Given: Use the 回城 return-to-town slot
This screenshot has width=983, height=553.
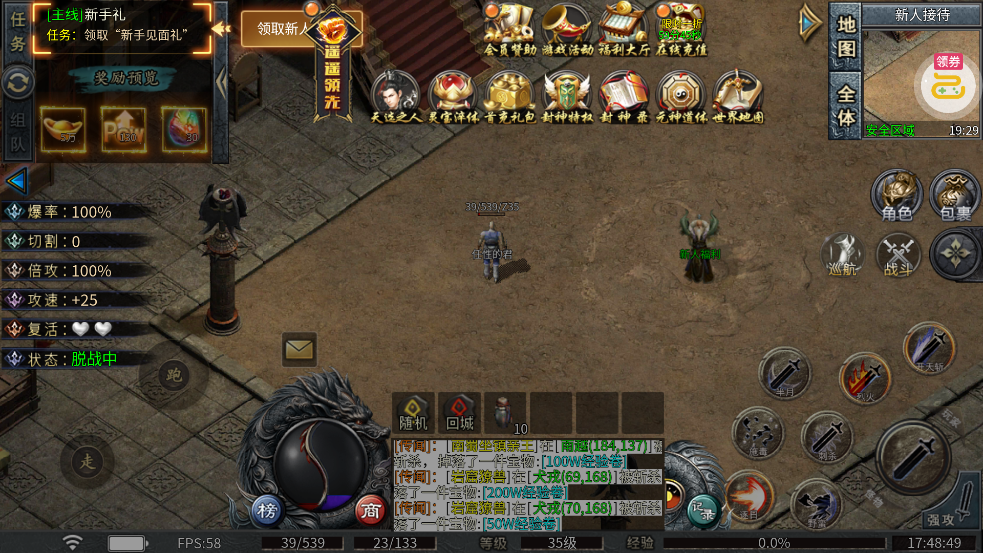Looking at the screenshot, I should click(459, 412).
